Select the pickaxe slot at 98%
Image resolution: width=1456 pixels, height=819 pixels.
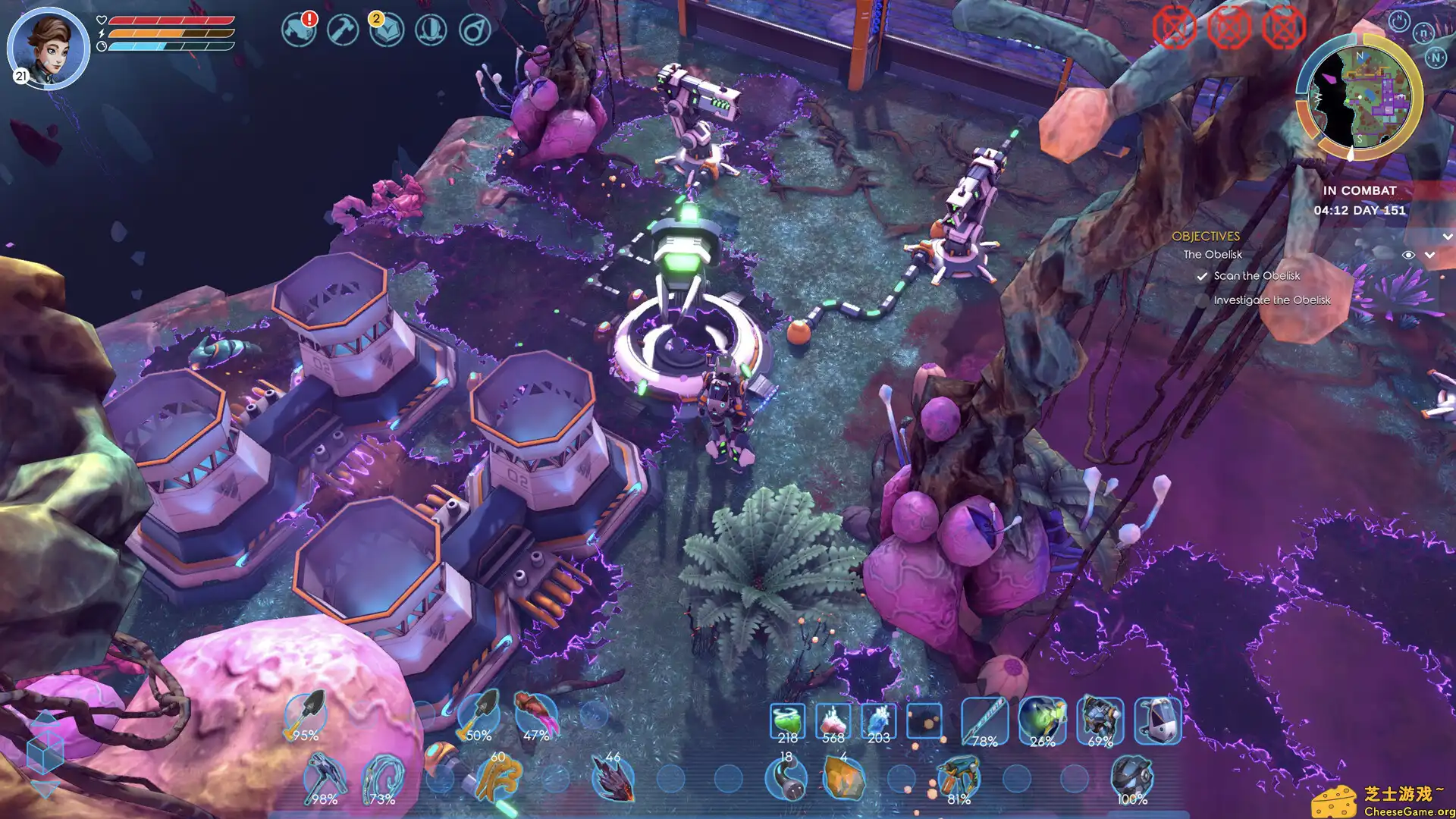tap(325, 778)
